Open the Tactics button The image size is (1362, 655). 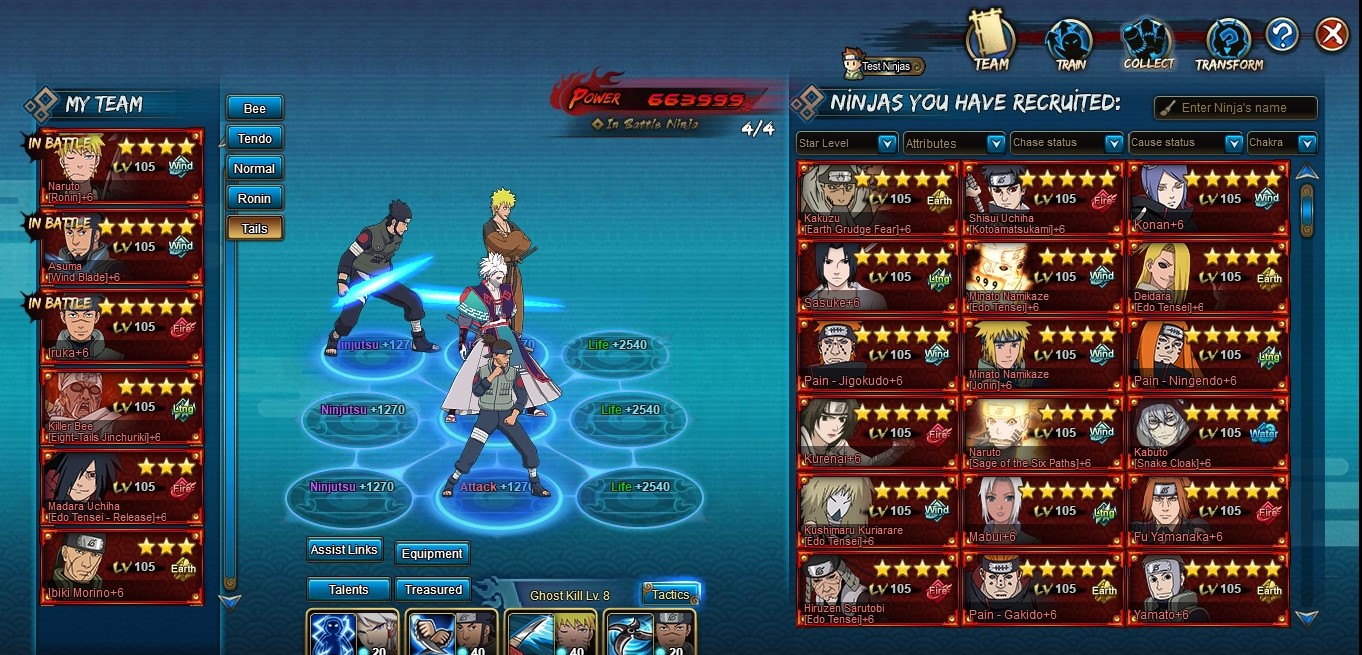[670, 594]
